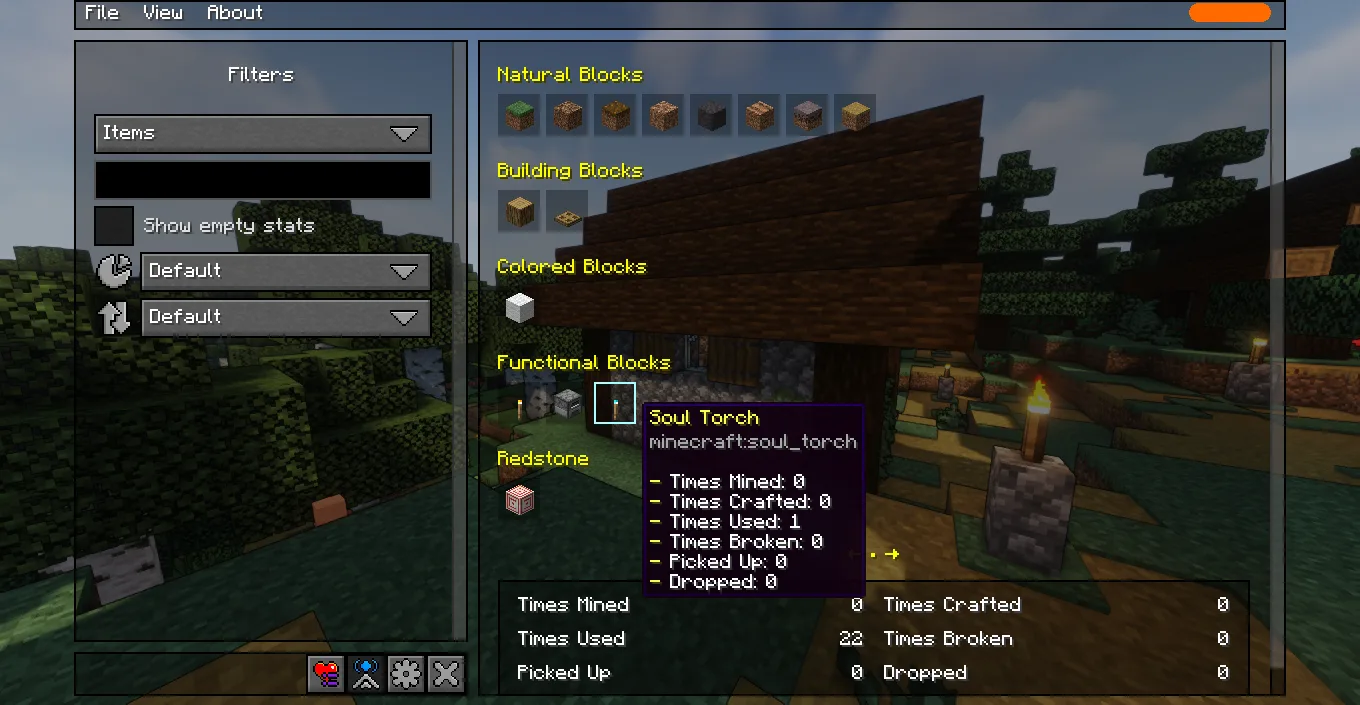Select the furnace item
The width and height of the screenshot is (1360, 705).
568,403
